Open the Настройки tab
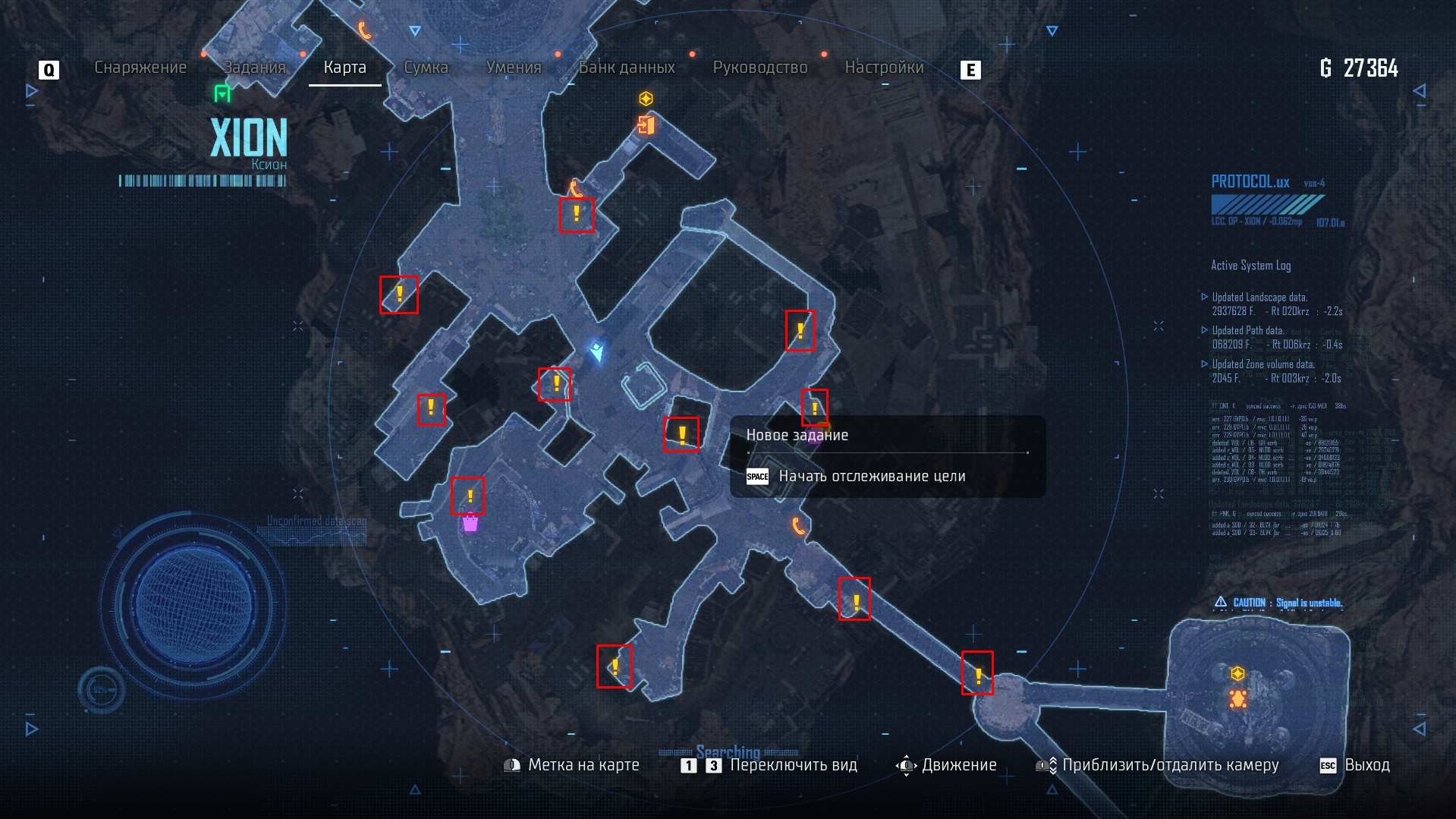 click(884, 68)
